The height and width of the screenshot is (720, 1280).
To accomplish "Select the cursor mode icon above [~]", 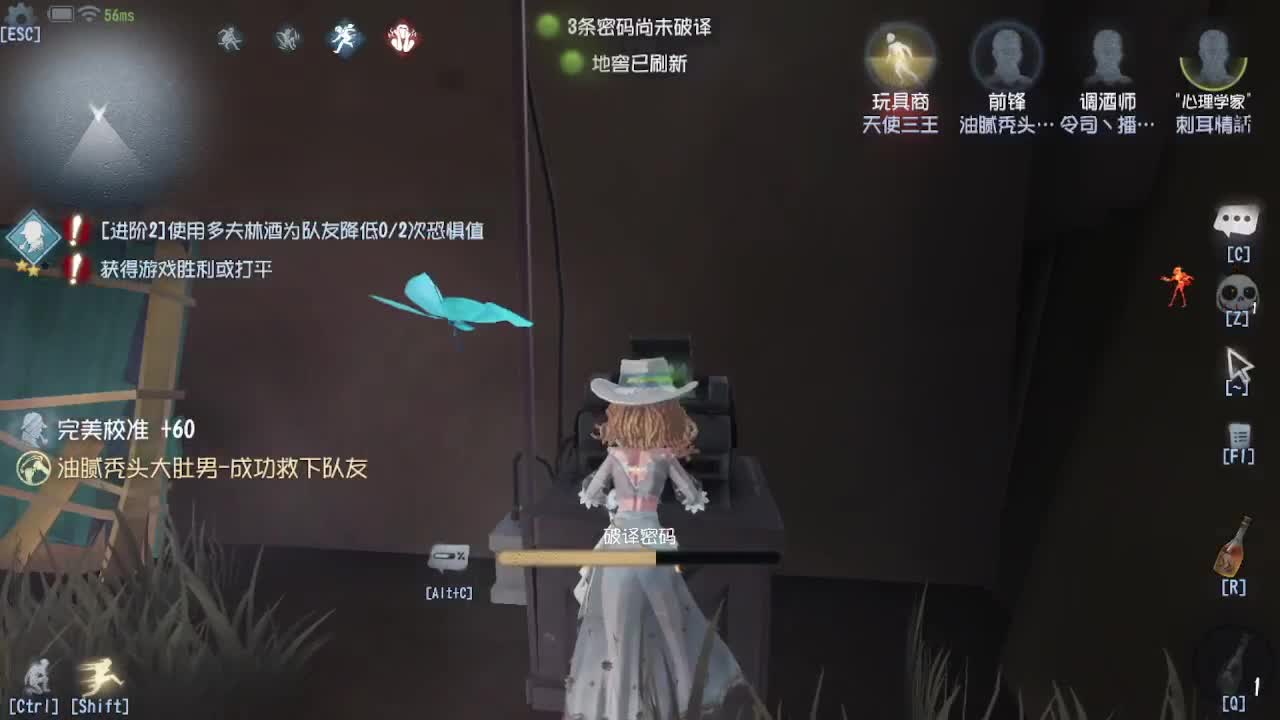I will tap(1238, 363).
